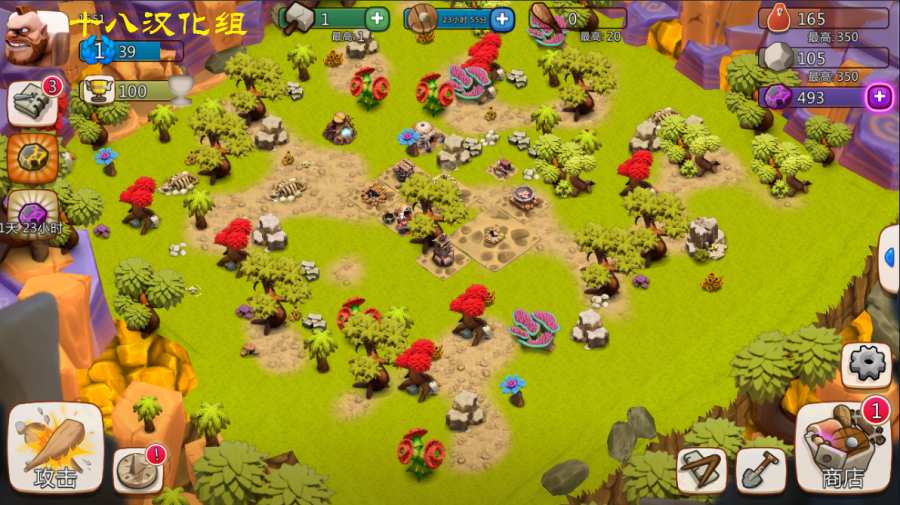The width and height of the screenshot is (900, 505).
Task: Tap the 攻击 attack club button
Action: click(55, 447)
